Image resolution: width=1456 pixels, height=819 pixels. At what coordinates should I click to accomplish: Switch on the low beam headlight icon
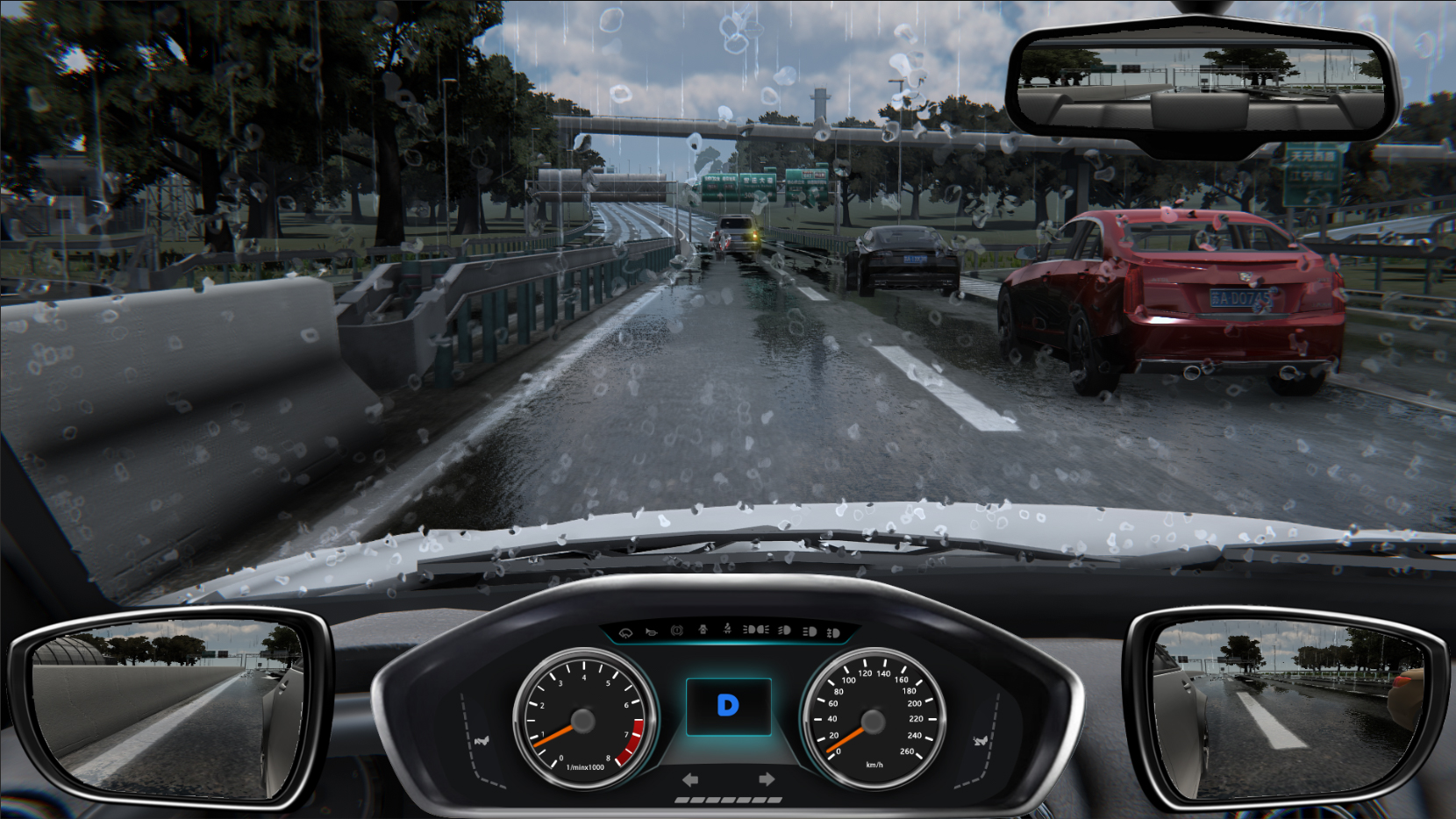pos(784,630)
